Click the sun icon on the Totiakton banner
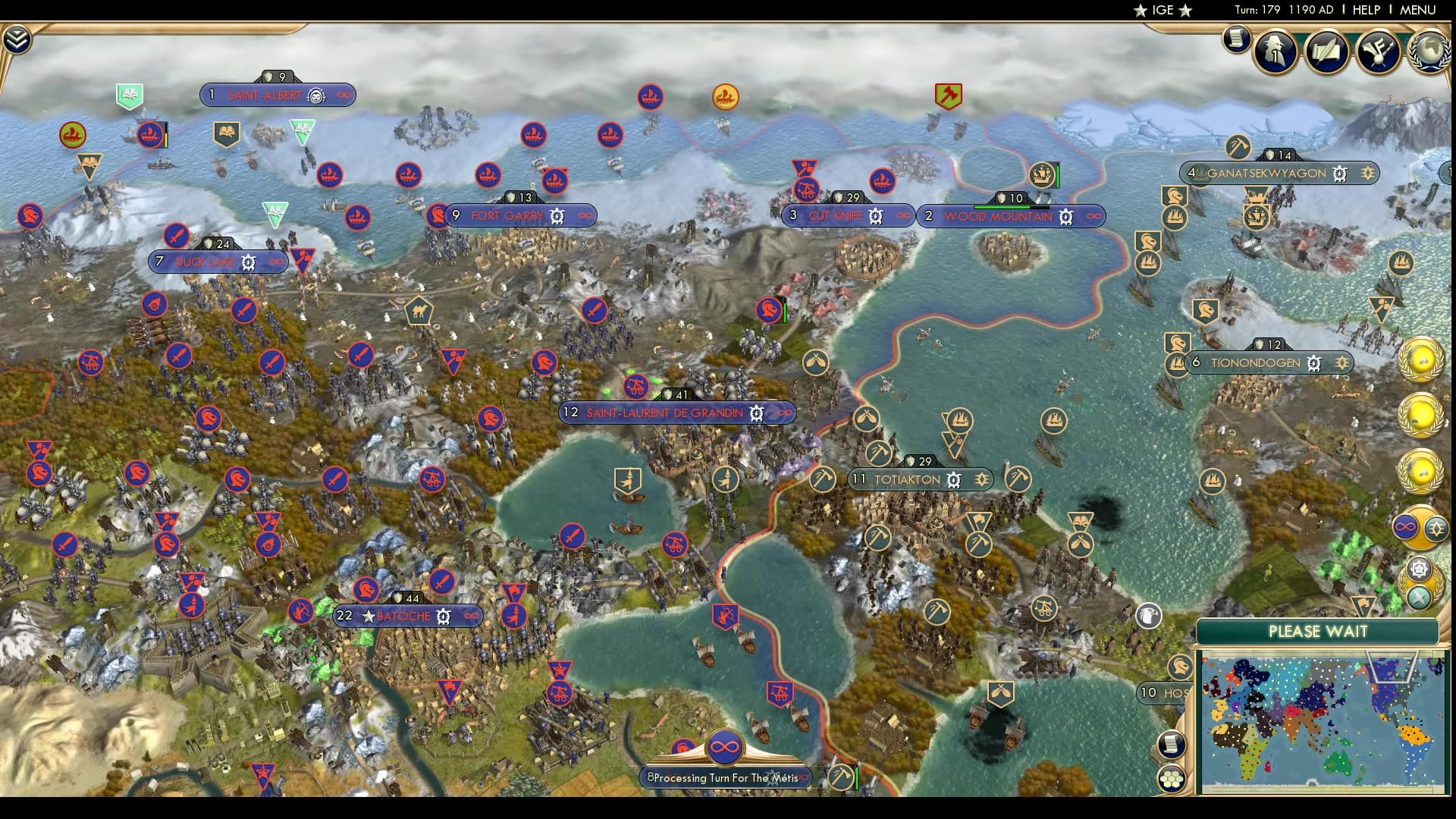 point(981,479)
